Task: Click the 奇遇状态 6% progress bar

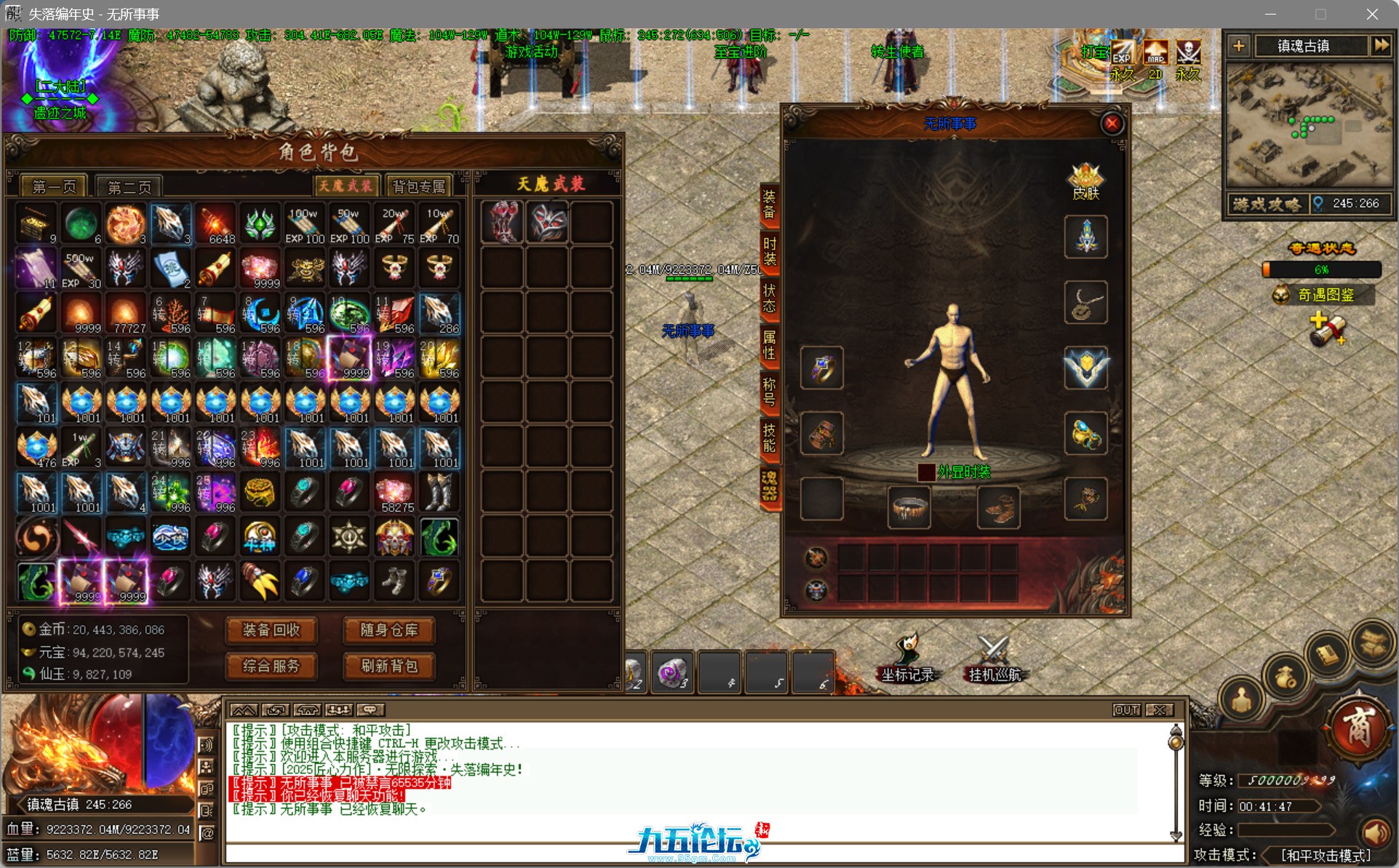Action: point(1322,270)
